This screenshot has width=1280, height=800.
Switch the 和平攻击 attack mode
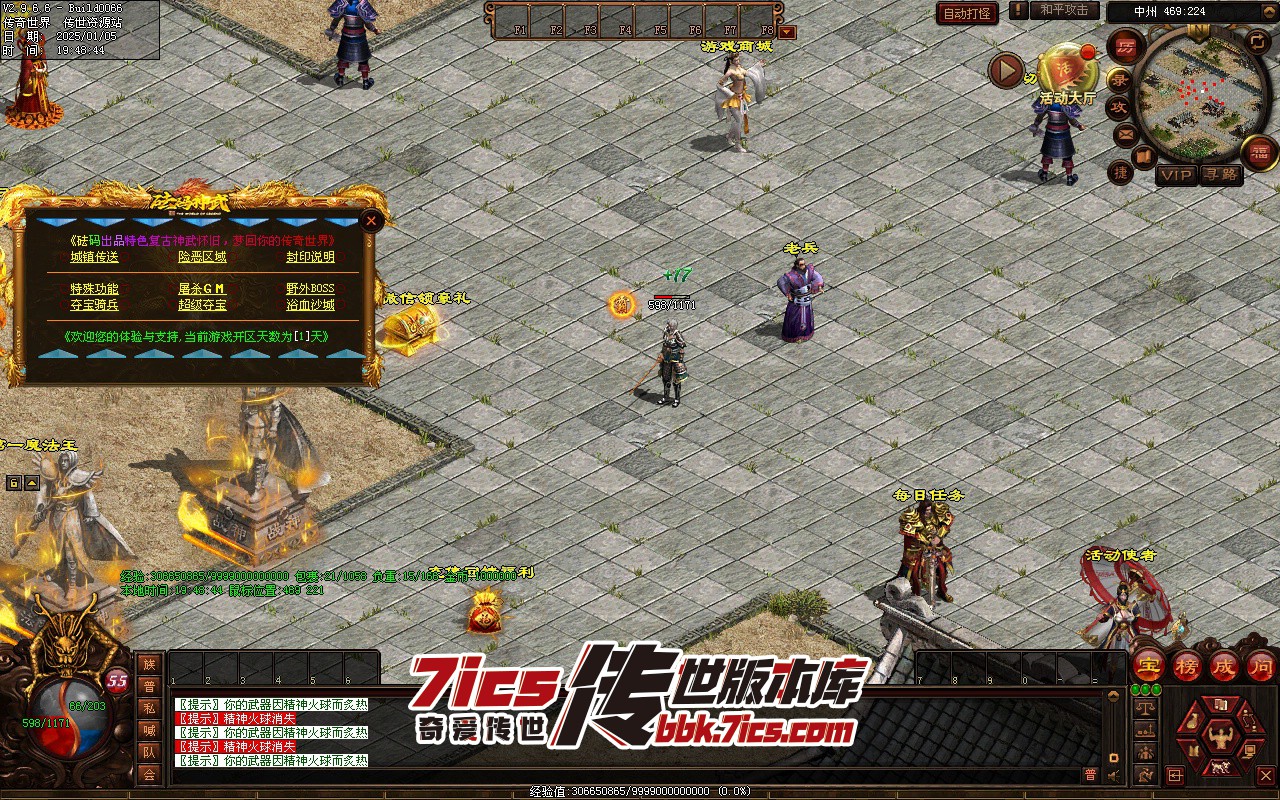[1064, 11]
